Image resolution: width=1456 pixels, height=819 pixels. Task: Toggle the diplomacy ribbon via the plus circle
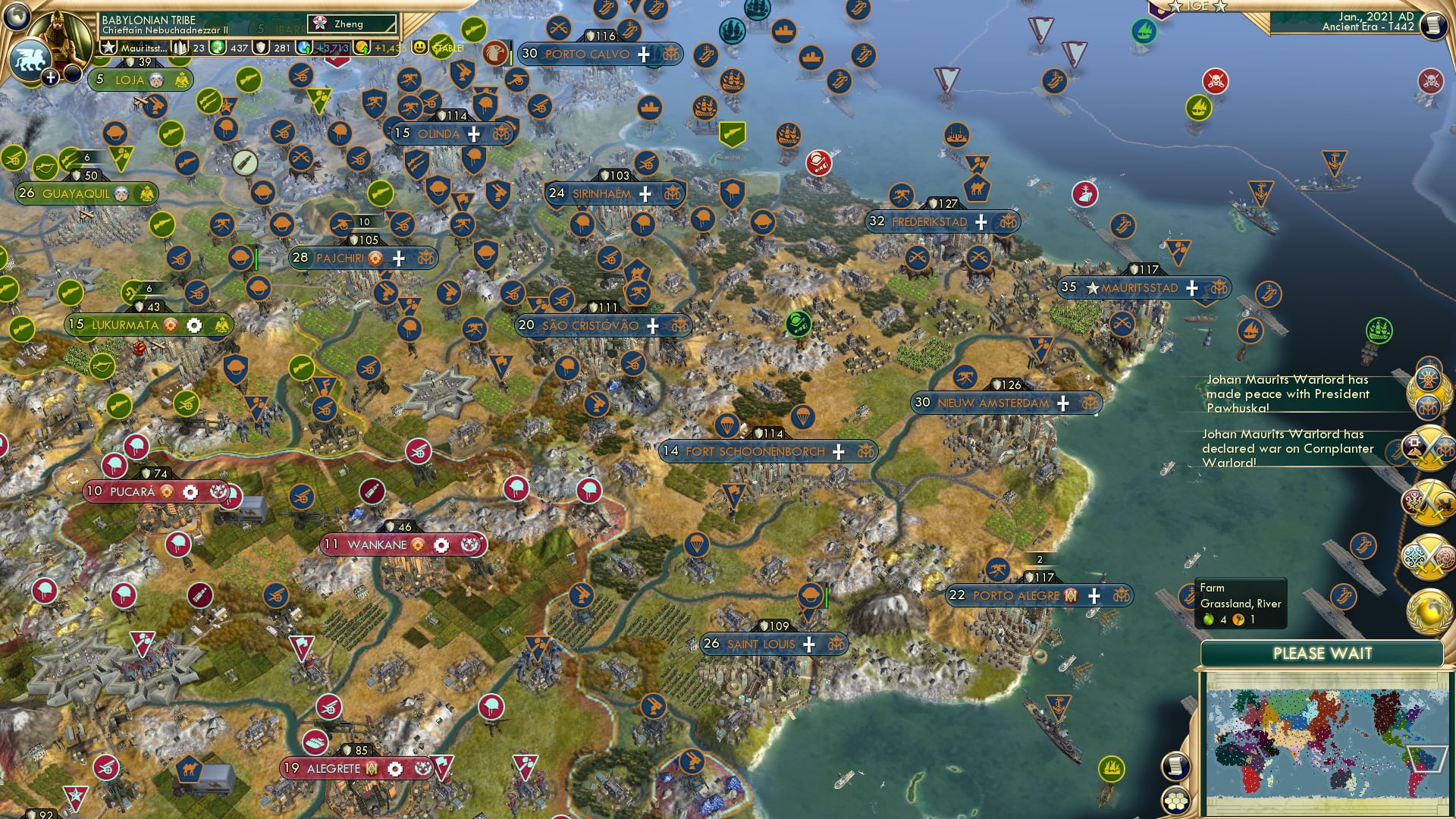pos(50,77)
